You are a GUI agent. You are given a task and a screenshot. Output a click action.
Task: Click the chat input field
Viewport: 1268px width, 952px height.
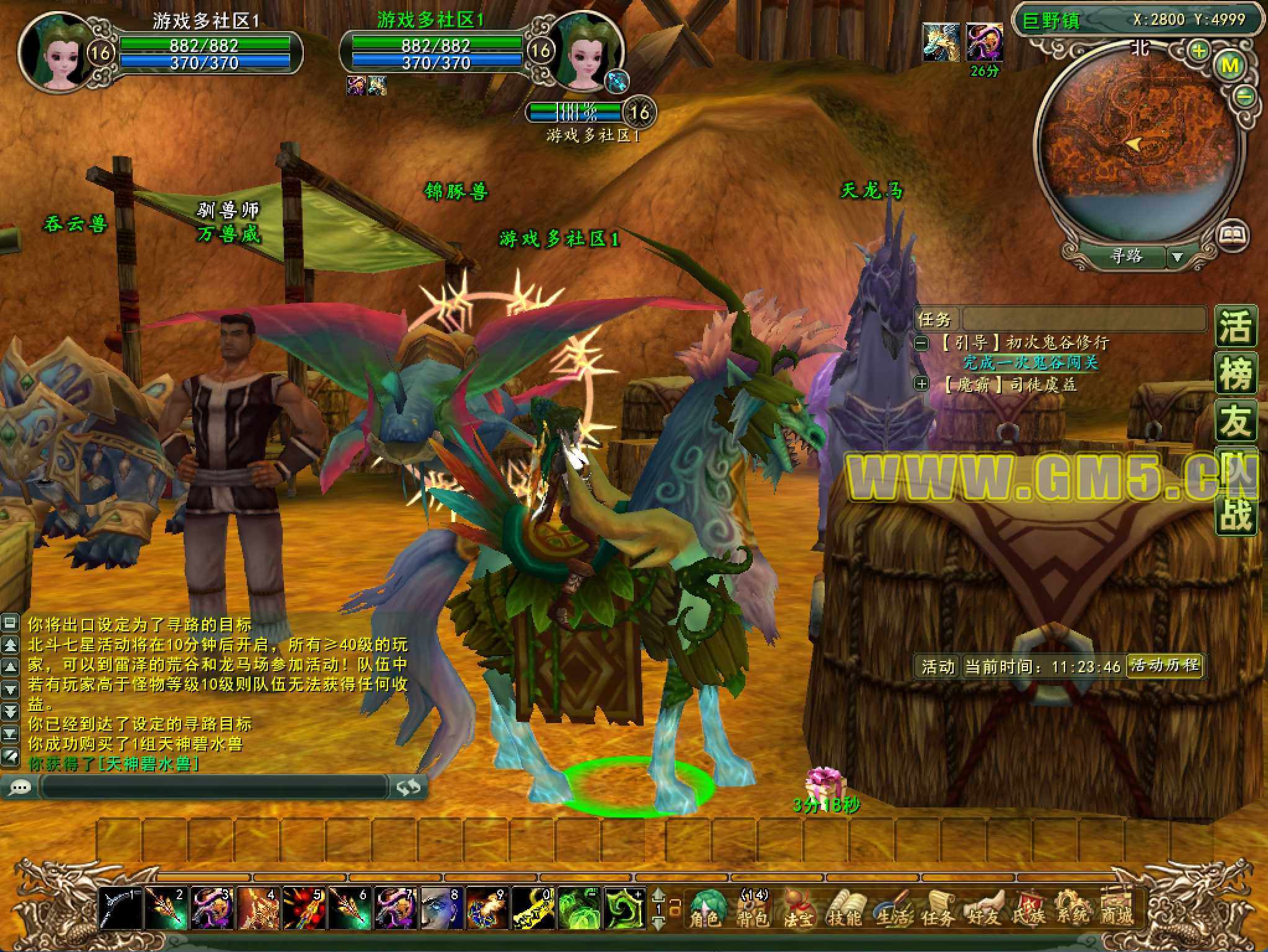pyautogui.click(x=214, y=787)
